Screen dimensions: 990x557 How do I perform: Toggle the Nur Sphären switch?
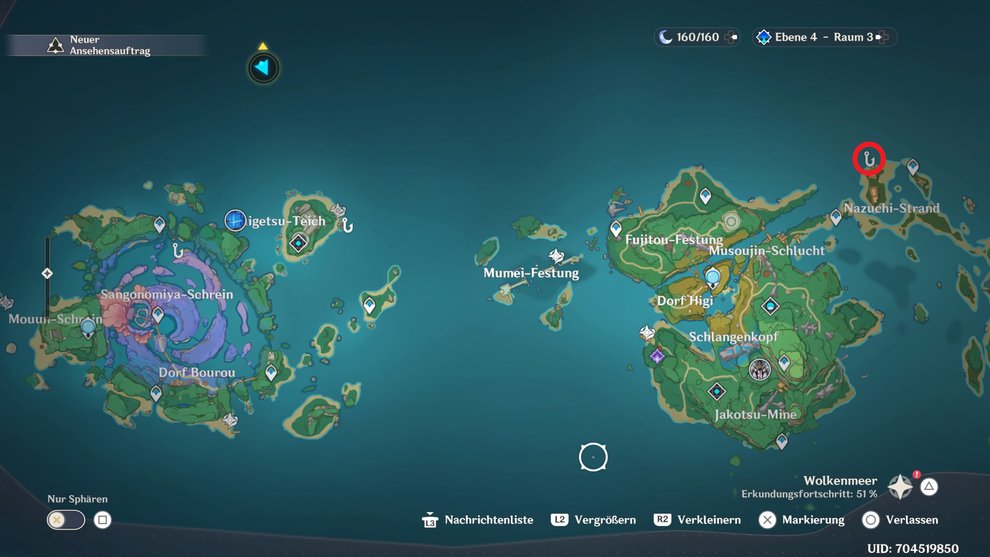tap(64, 520)
